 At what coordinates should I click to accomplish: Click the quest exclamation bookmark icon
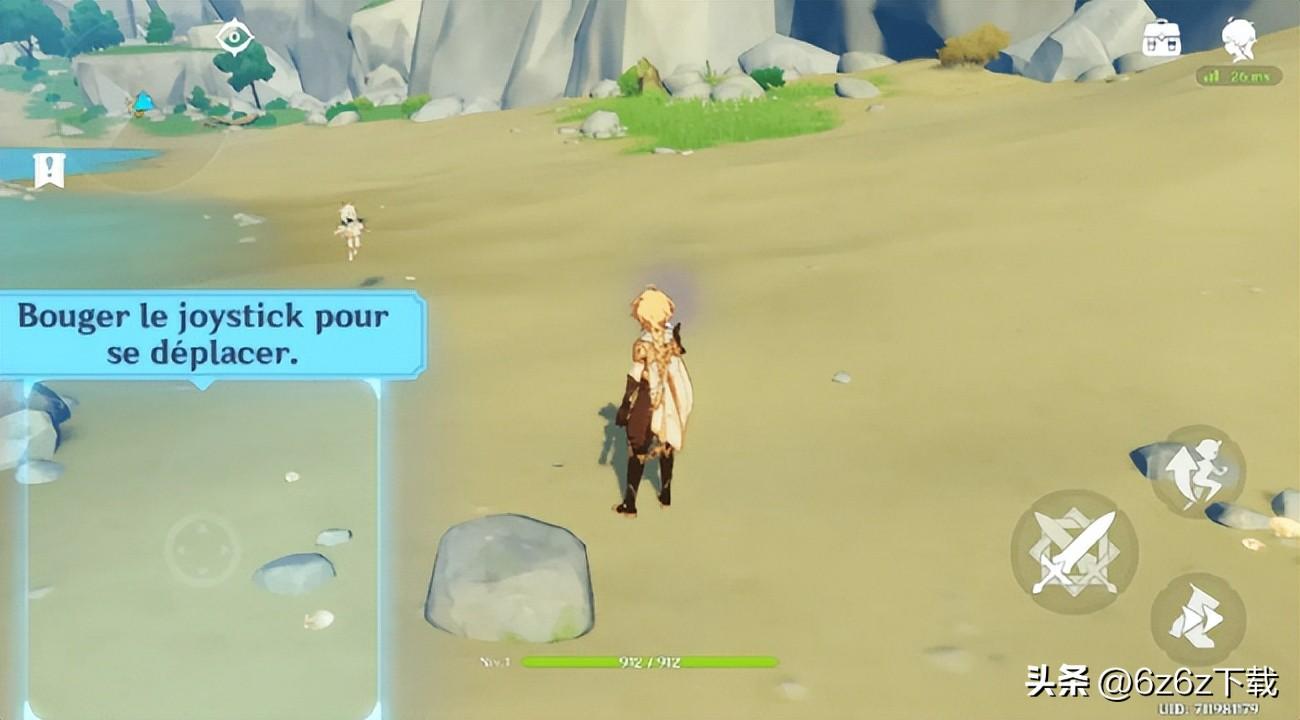(47, 170)
